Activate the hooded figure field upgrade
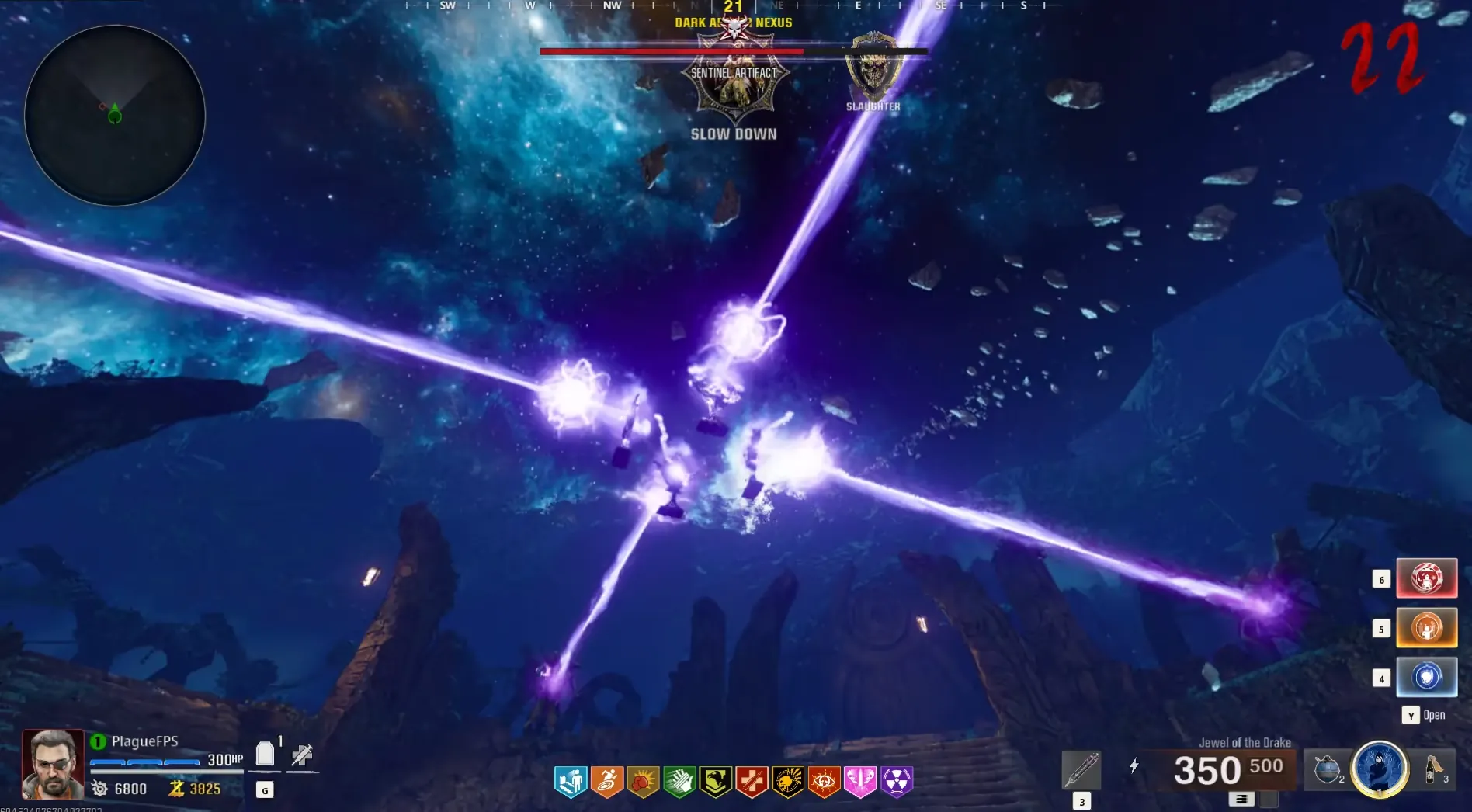This screenshot has width=1472, height=812. [x=1380, y=769]
